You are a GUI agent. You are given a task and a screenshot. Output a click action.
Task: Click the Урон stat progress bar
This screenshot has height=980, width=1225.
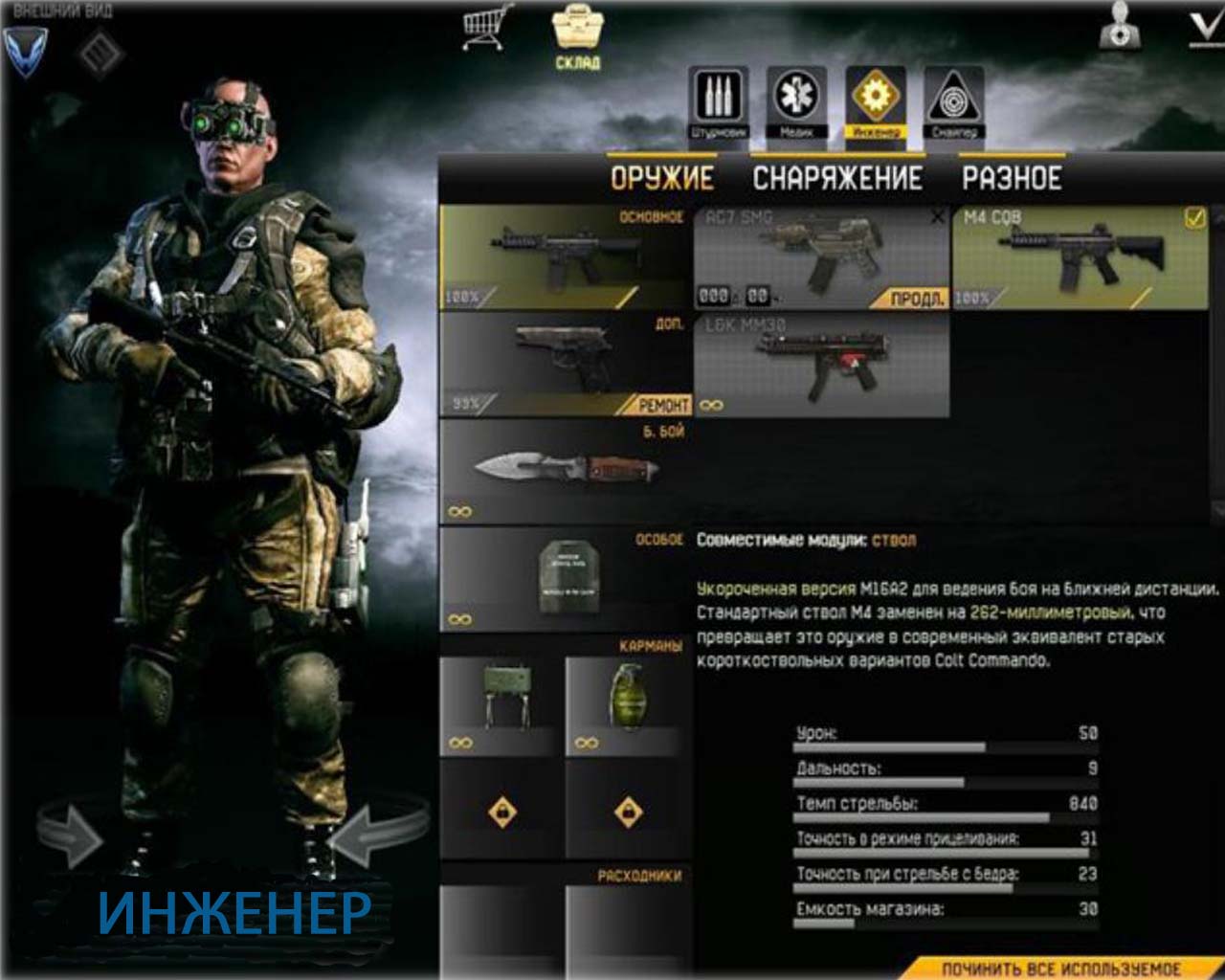point(919,746)
